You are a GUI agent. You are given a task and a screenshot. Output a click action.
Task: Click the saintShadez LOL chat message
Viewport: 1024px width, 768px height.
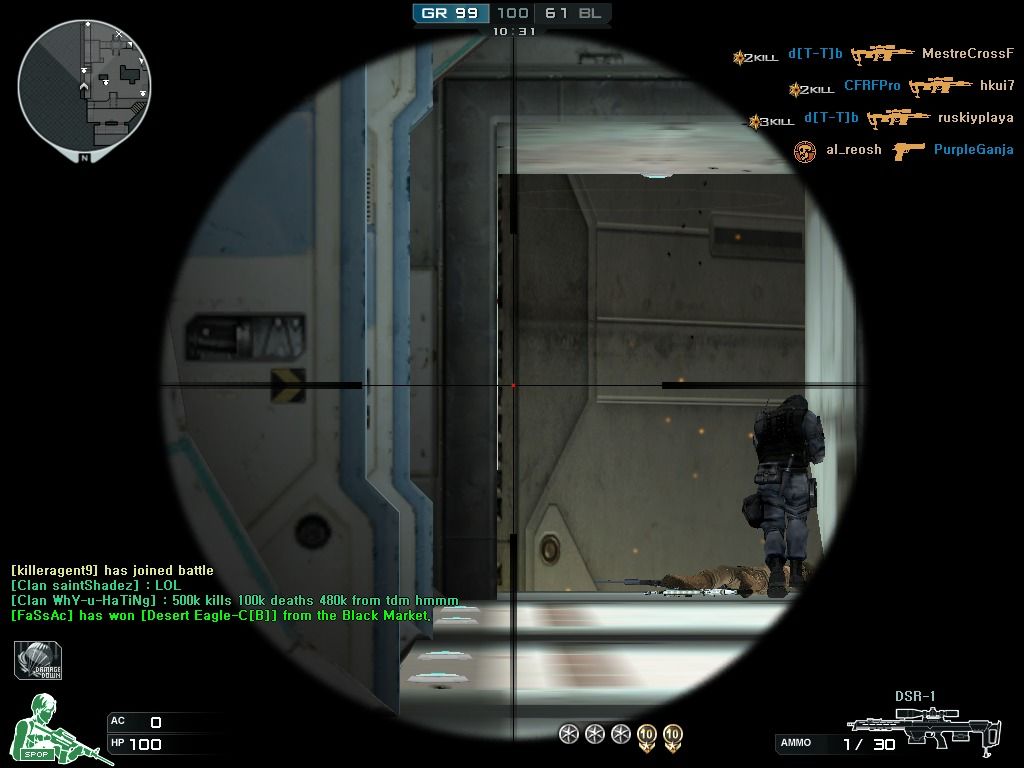96,585
